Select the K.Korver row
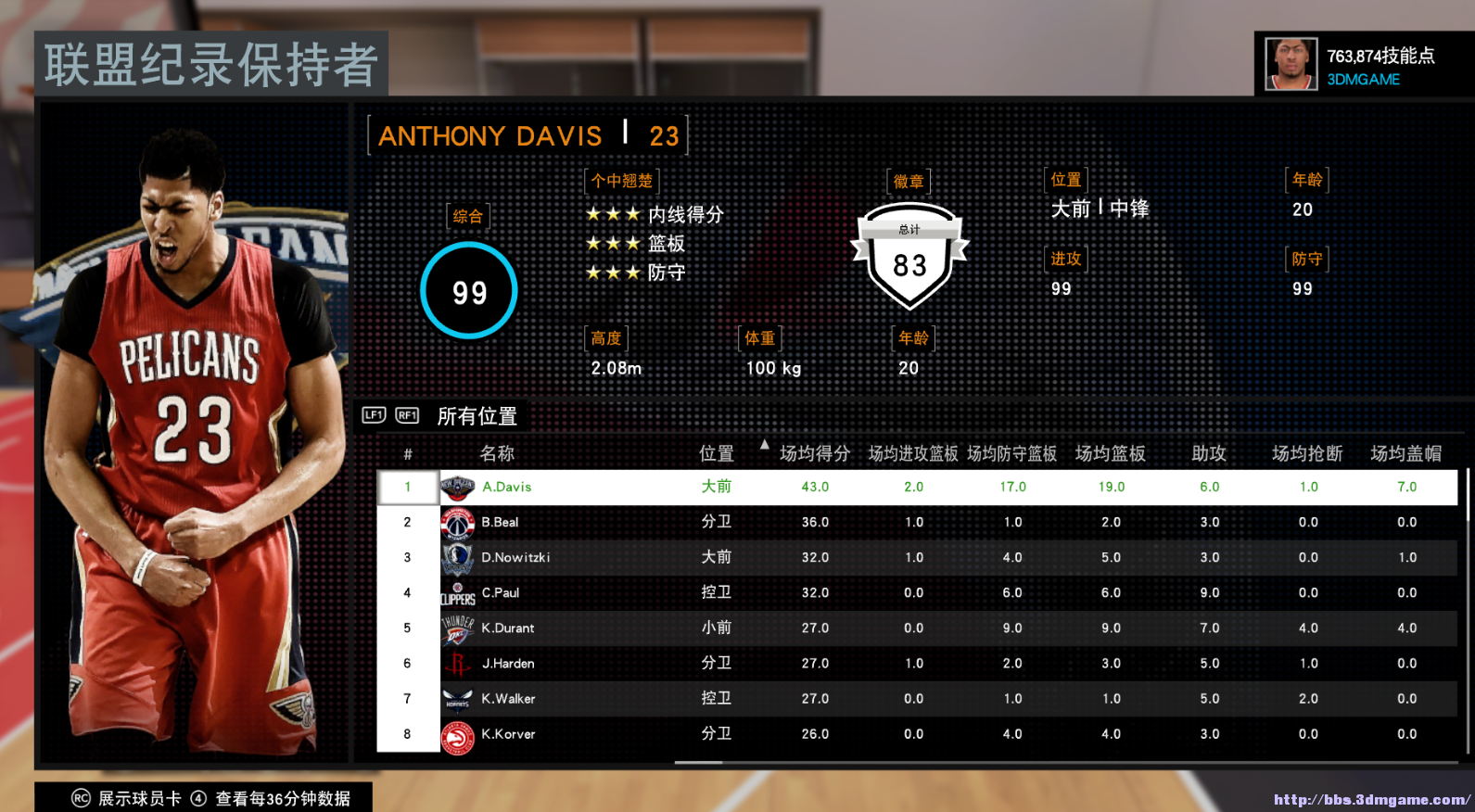This screenshot has width=1475, height=812. [x=508, y=733]
